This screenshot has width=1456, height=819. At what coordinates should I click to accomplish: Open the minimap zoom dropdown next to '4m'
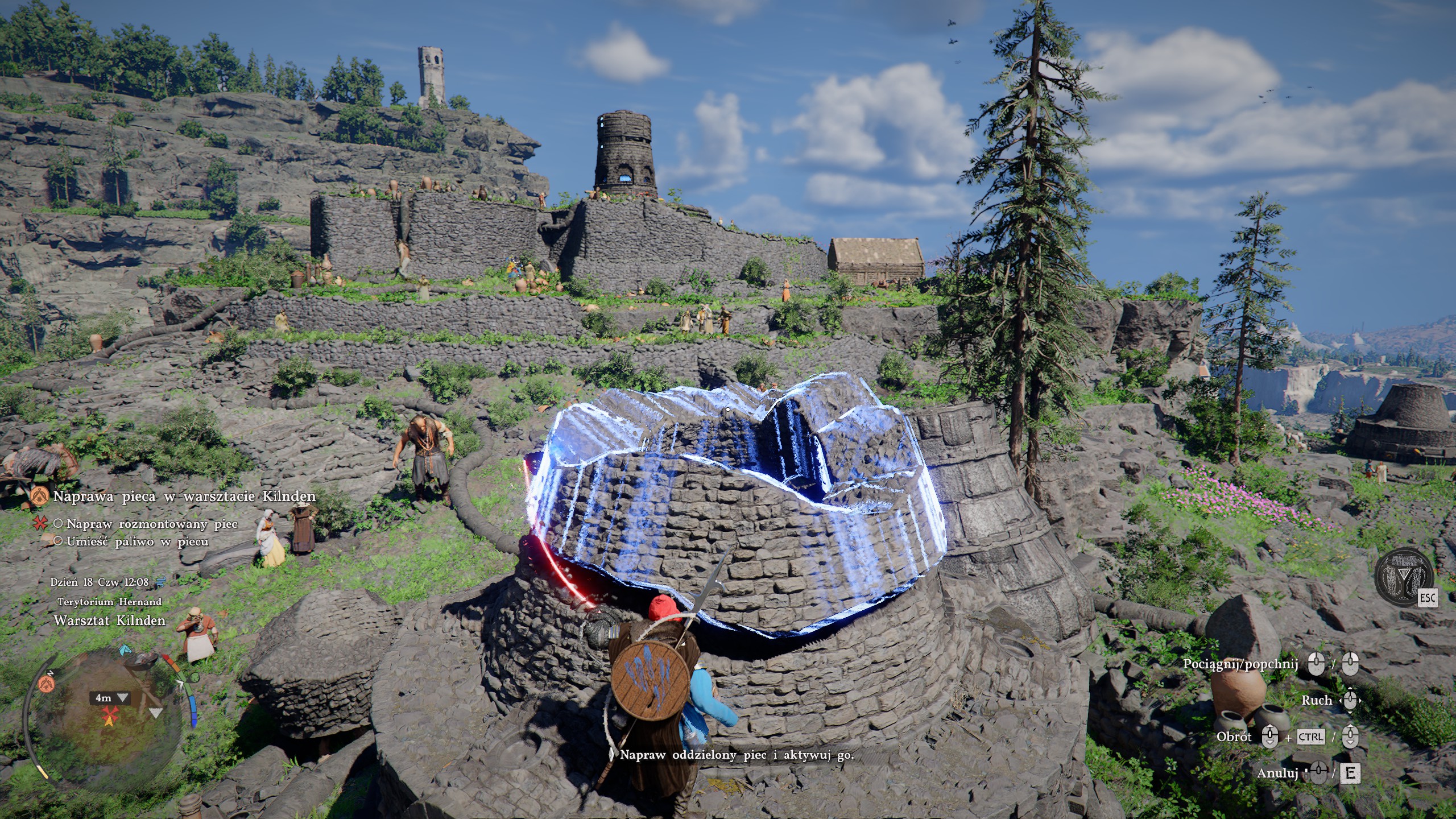click(x=122, y=698)
